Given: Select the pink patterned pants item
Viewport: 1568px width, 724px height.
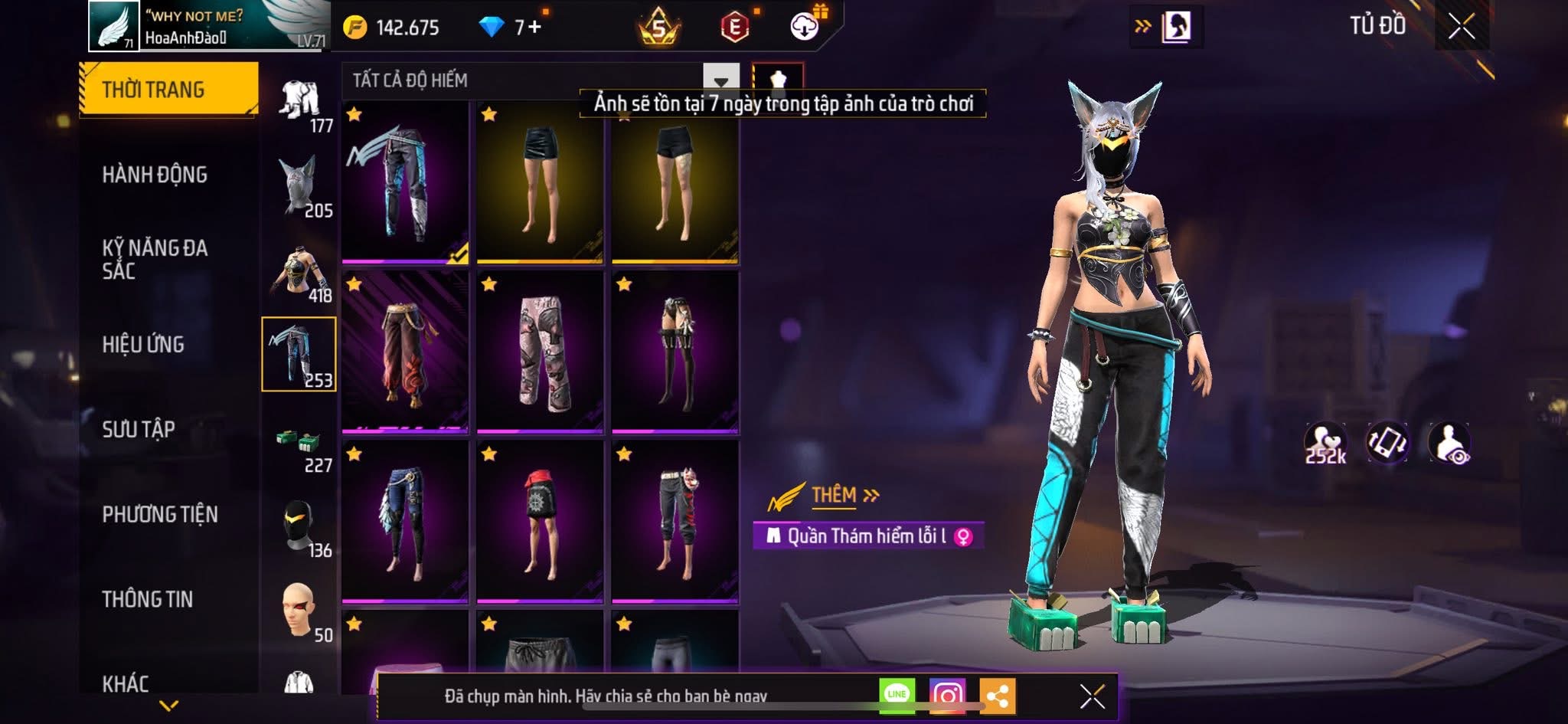Looking at the screenshot, I should [540, 352].
